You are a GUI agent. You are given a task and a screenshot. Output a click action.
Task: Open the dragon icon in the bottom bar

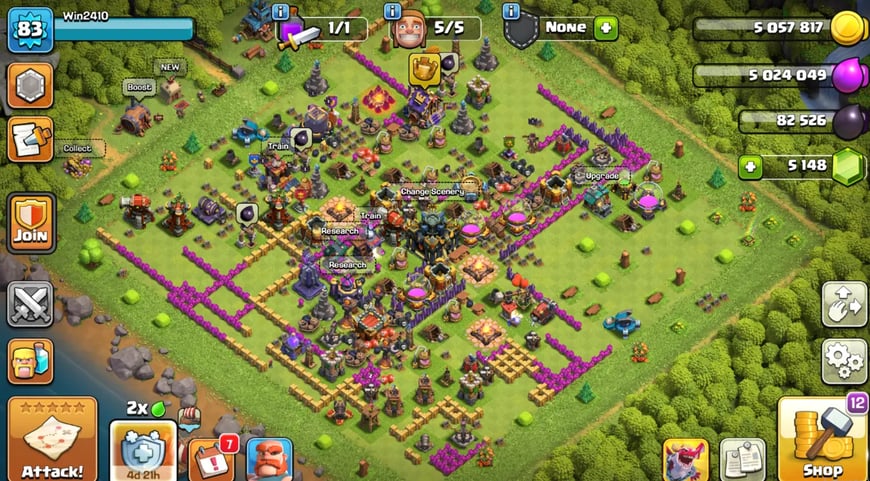pos(685,459)
